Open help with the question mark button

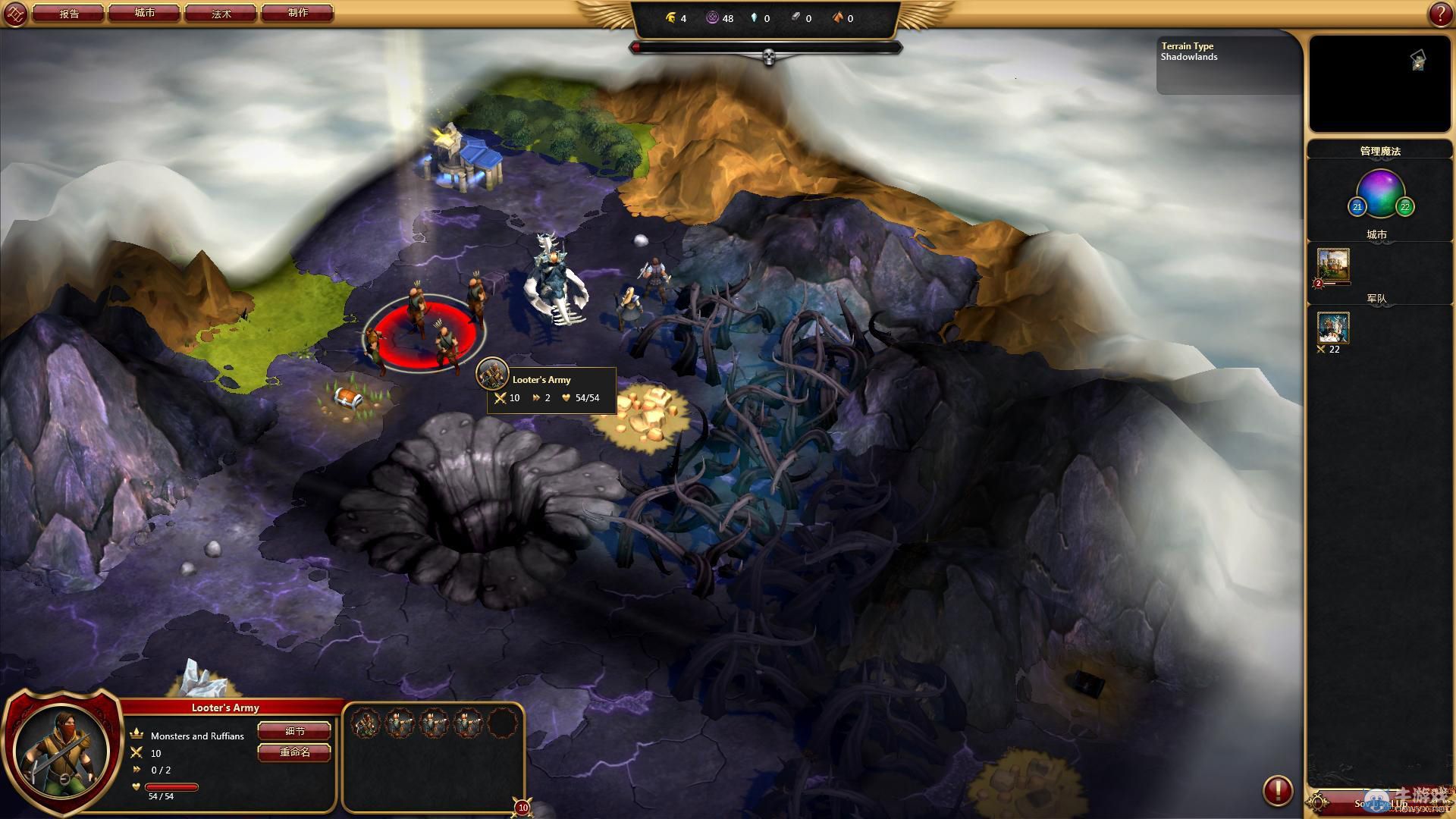click(1440, 14)
